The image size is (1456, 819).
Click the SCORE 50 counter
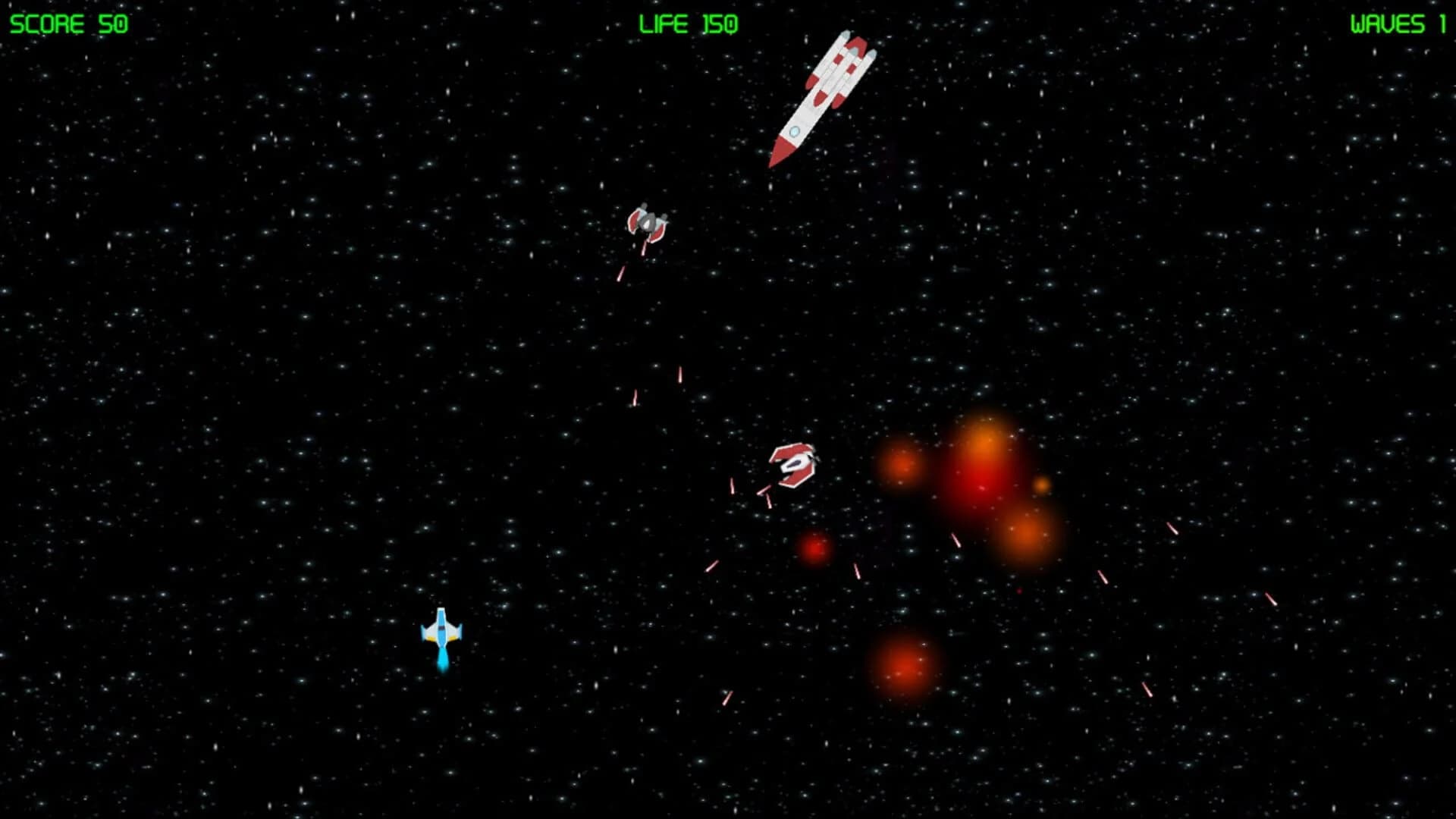[68, 21]
